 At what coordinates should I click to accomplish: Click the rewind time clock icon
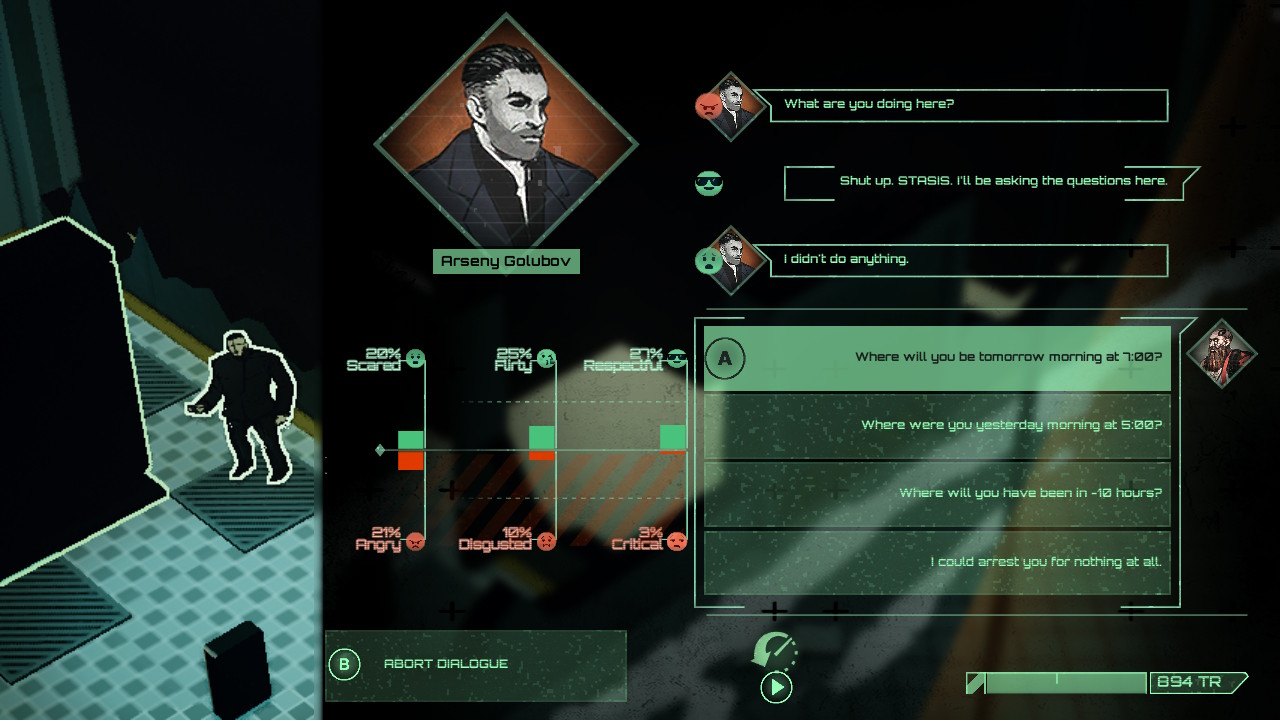coord(773,650)
